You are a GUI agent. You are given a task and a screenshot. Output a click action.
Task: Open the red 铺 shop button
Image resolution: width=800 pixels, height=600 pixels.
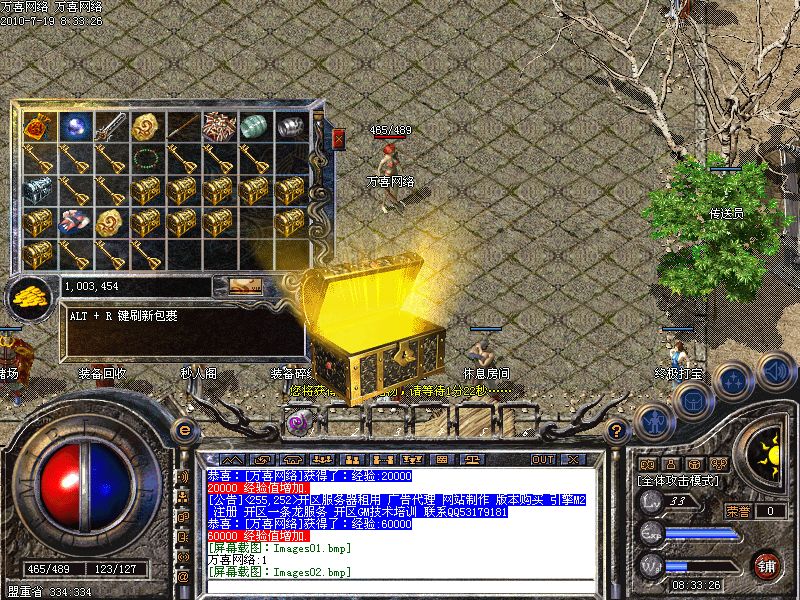click(x=767, y=565)
